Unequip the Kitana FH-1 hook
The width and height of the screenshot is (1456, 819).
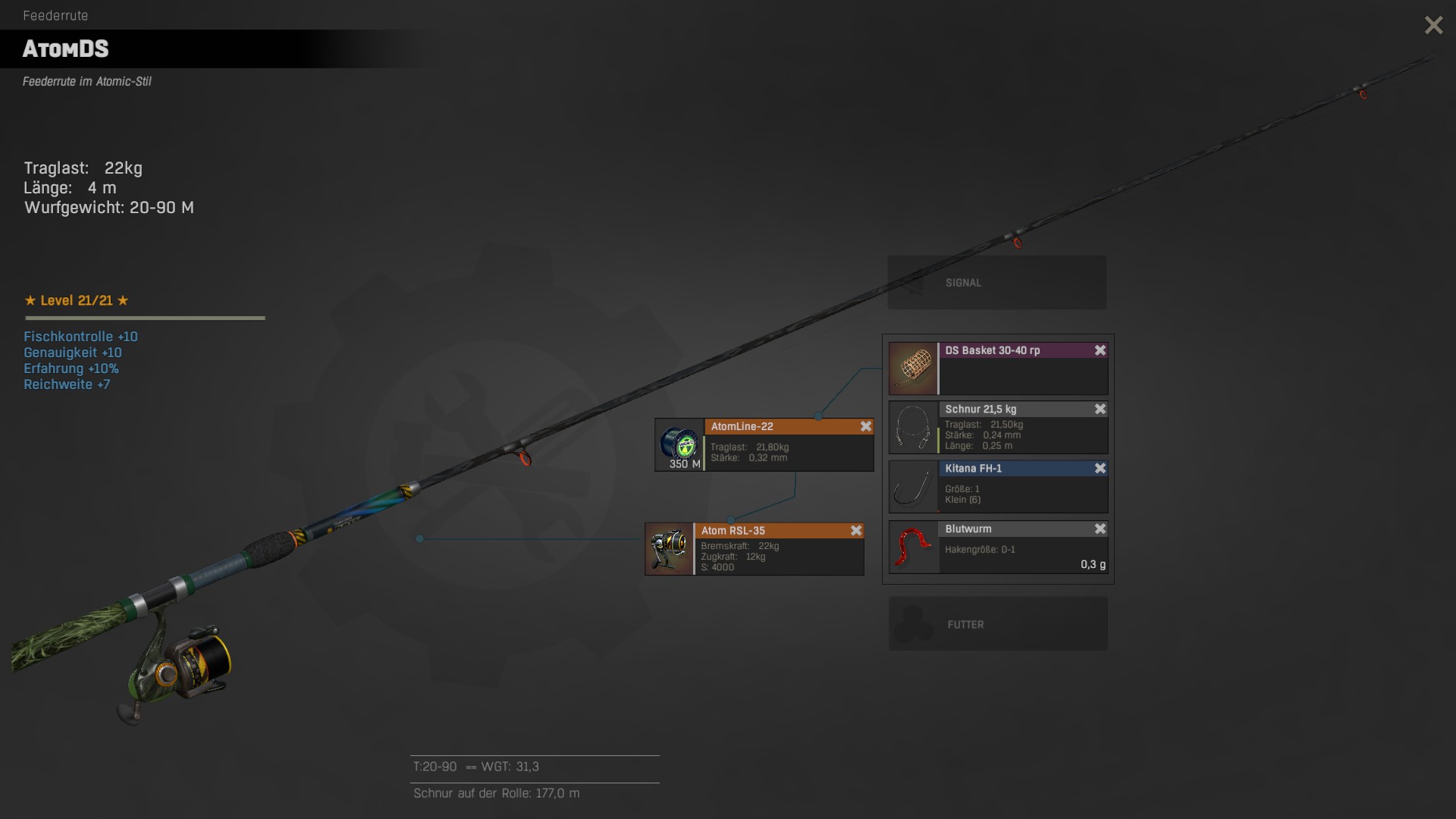1100,469
